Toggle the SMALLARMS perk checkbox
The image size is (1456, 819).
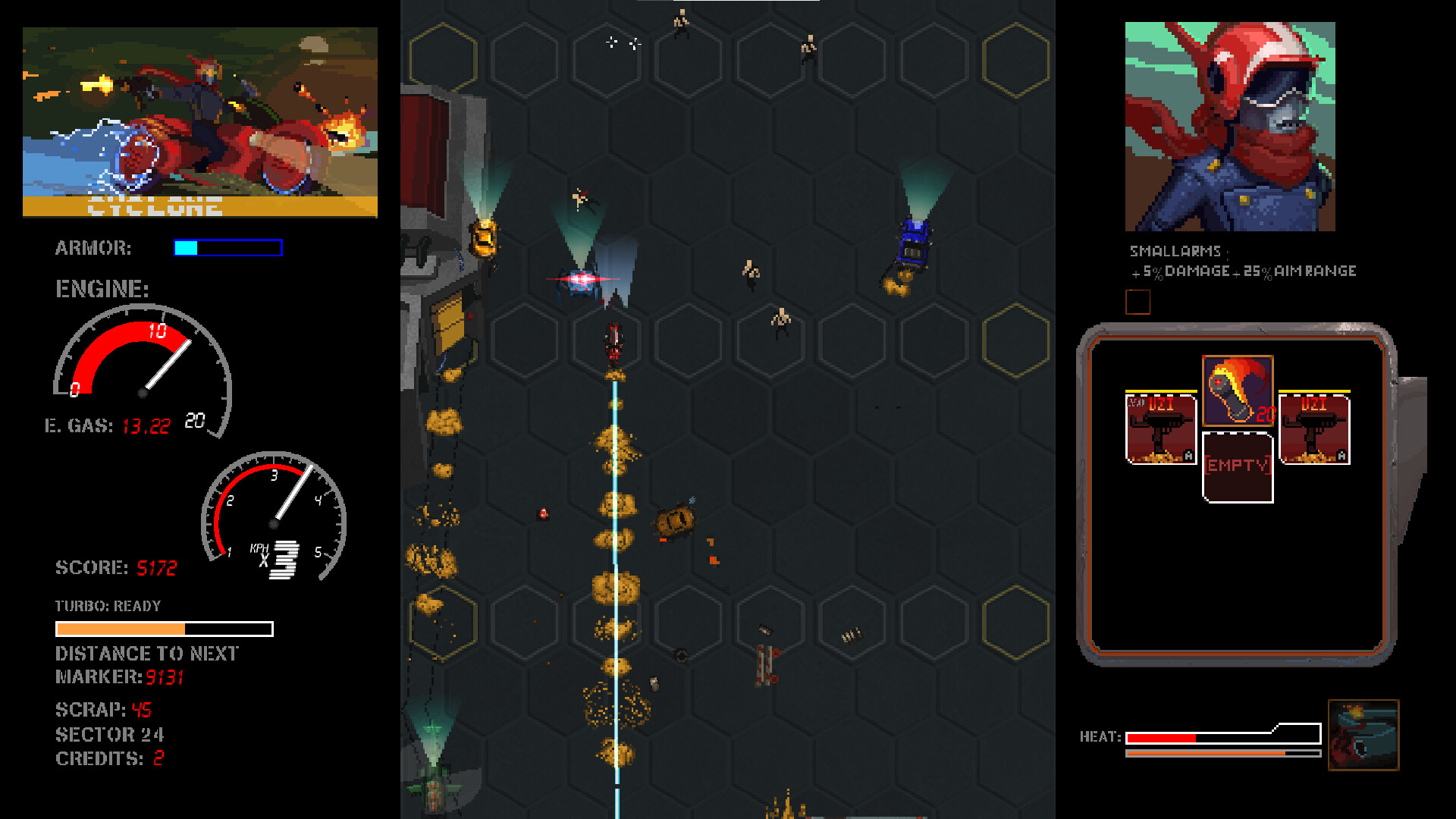[x=1139, y=303]
